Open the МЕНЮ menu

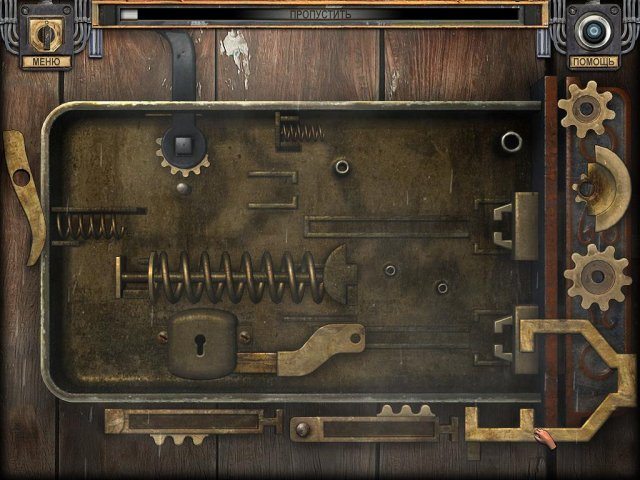point(45,61)
